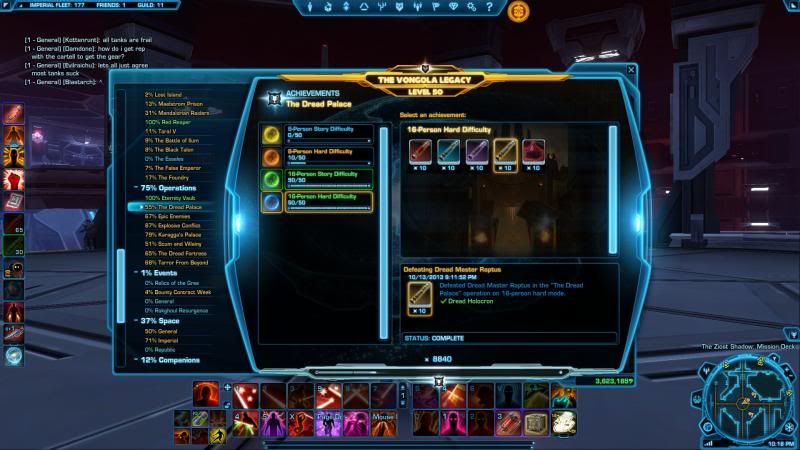Select the red lightsaber achievement tile
This screenshot has height=450, width=800.
421,149
